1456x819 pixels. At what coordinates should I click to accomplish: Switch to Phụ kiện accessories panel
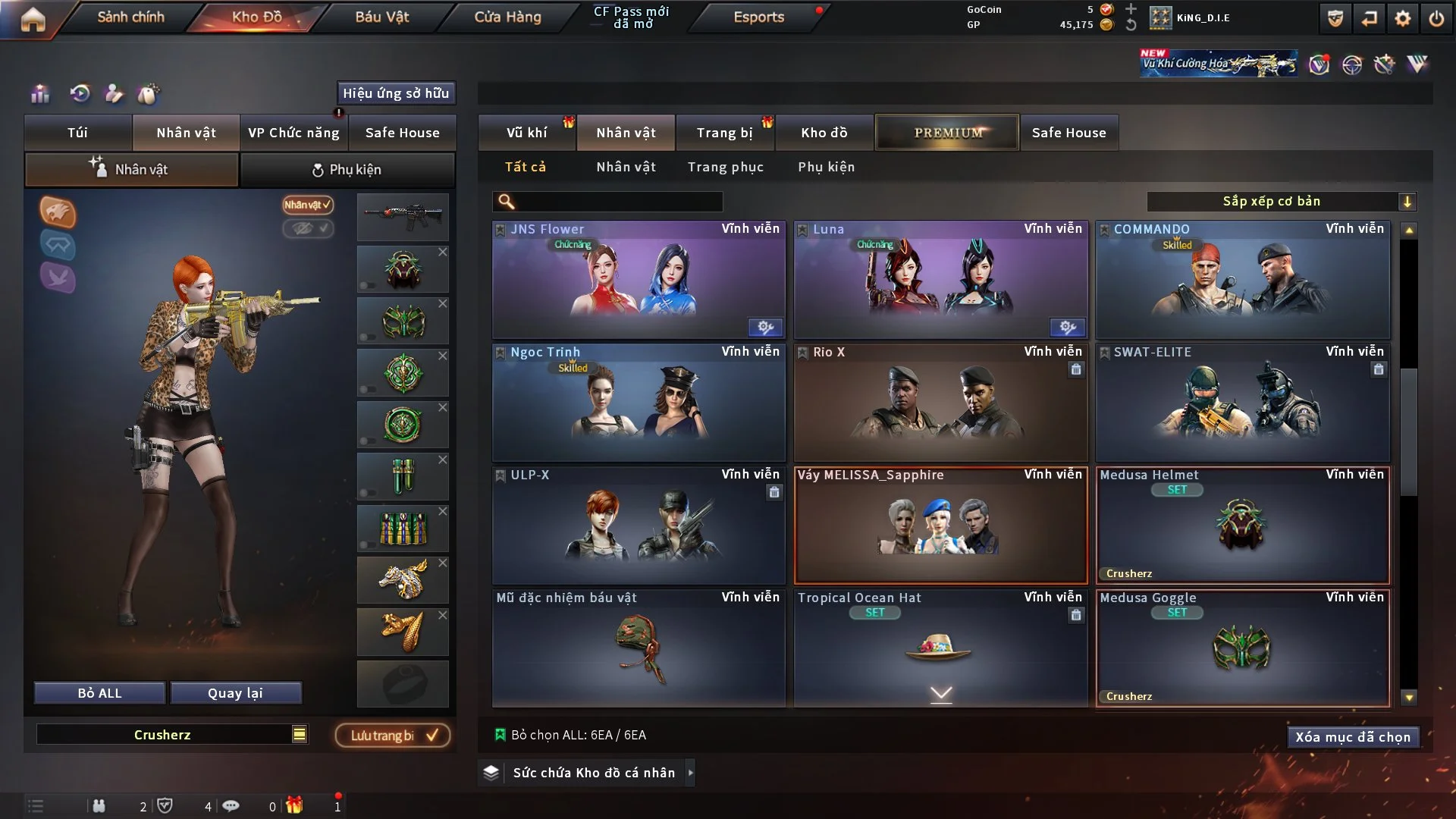coord(347,170)
